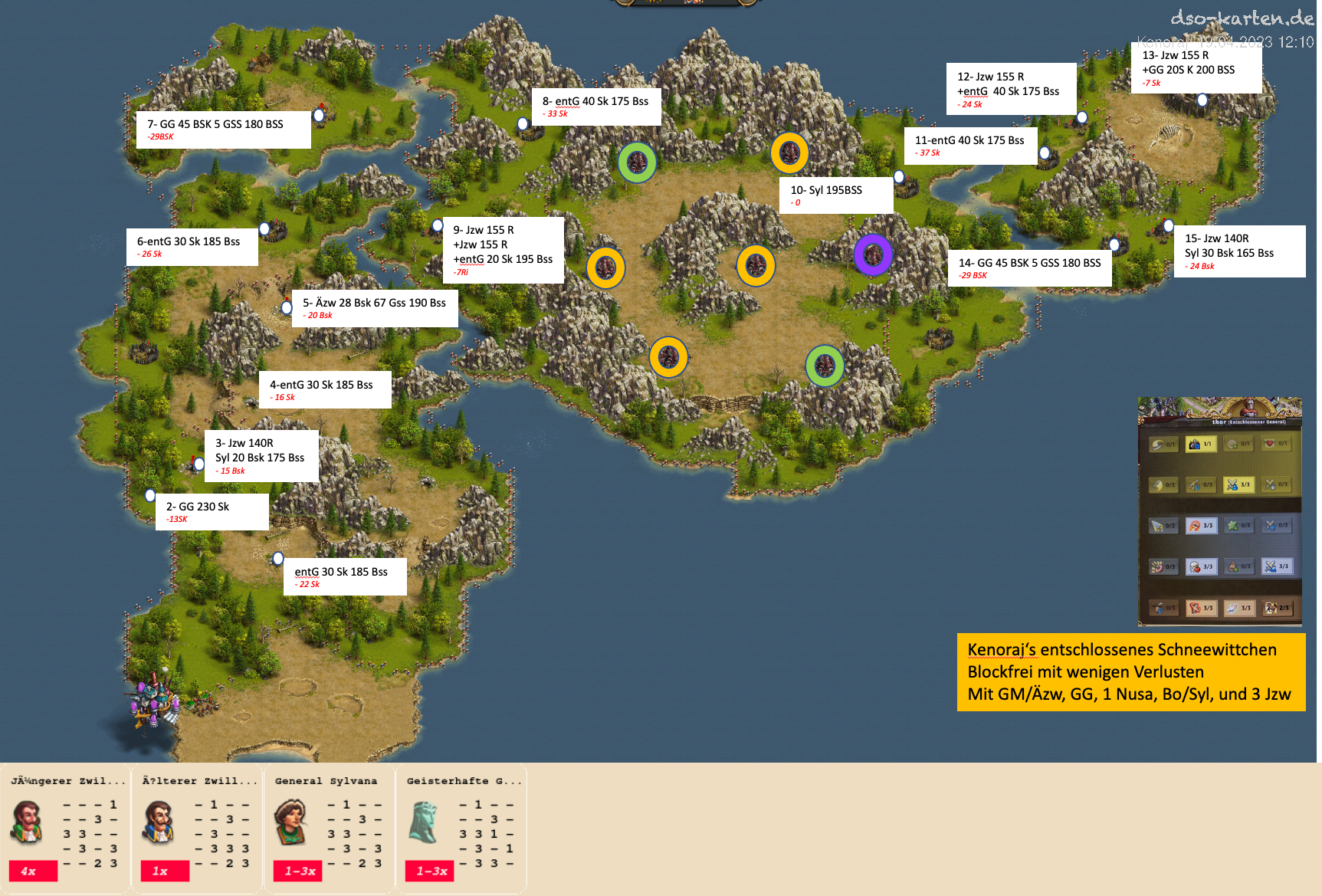Viewport: 1322px width, 896px height.
Task: Click the purple-ringed camp marker
Action: 873,254
